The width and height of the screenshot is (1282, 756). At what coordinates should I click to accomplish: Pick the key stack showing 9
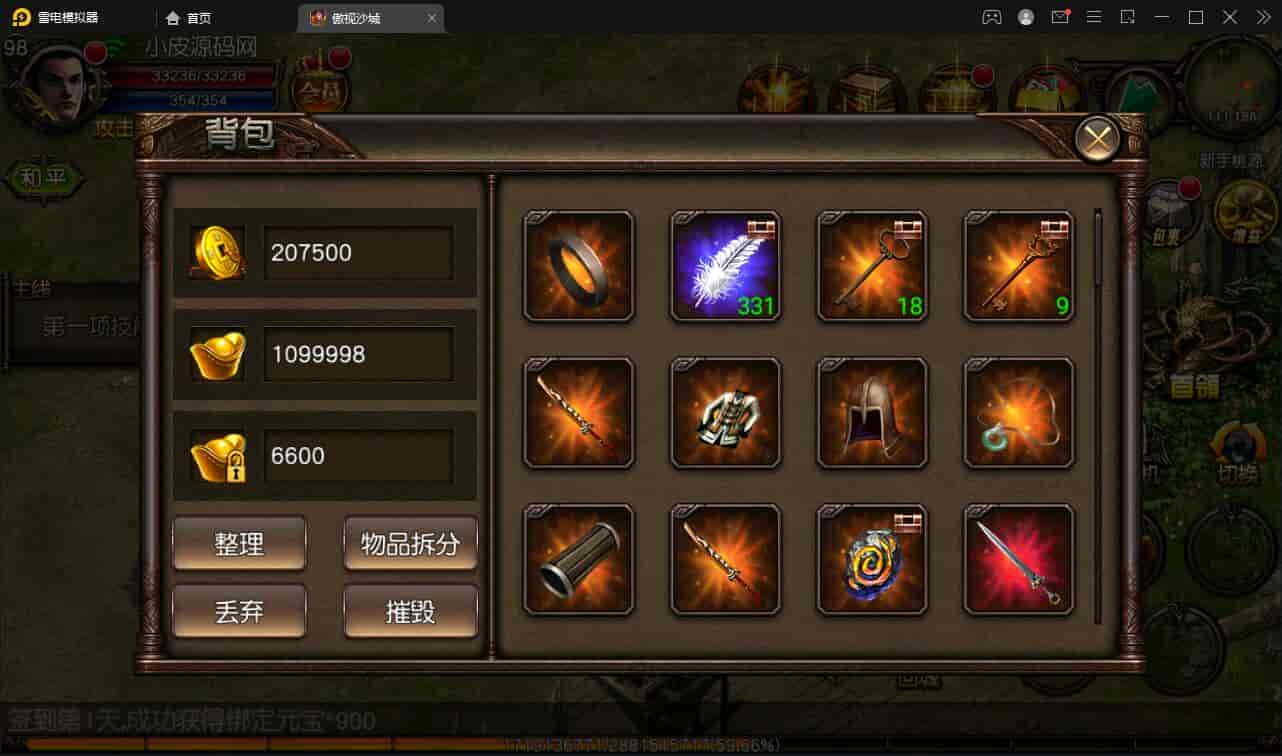pyautogui.click(x=1018, y=266)
